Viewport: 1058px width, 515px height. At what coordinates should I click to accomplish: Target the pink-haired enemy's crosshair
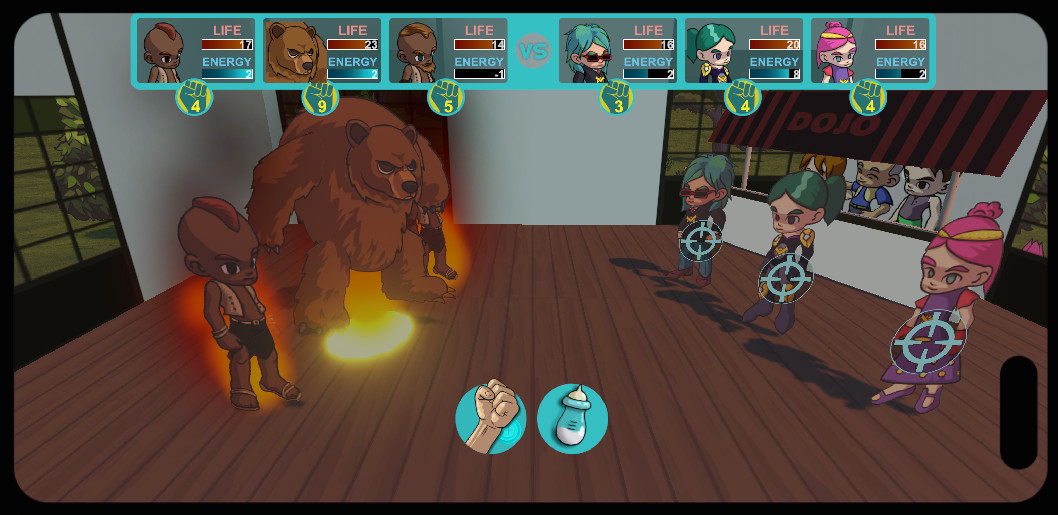click(x=928, y=342)
